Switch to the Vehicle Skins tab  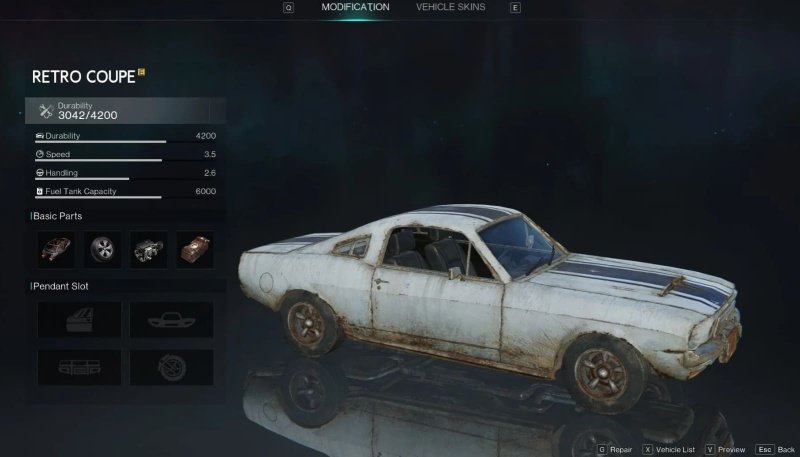click(450, 8)
